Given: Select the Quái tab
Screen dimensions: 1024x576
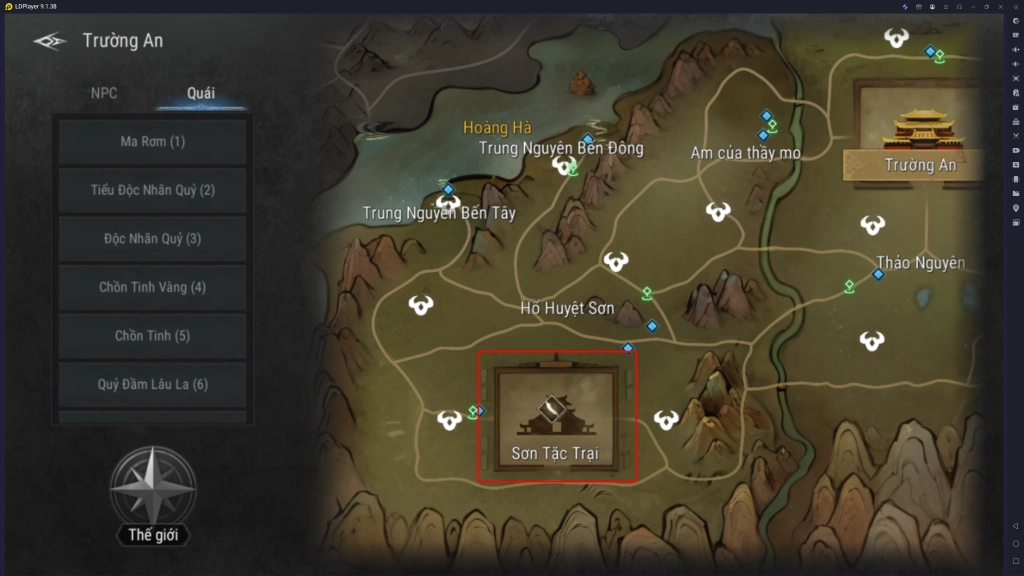Looking at the screenshot, I should coord(200,93).
